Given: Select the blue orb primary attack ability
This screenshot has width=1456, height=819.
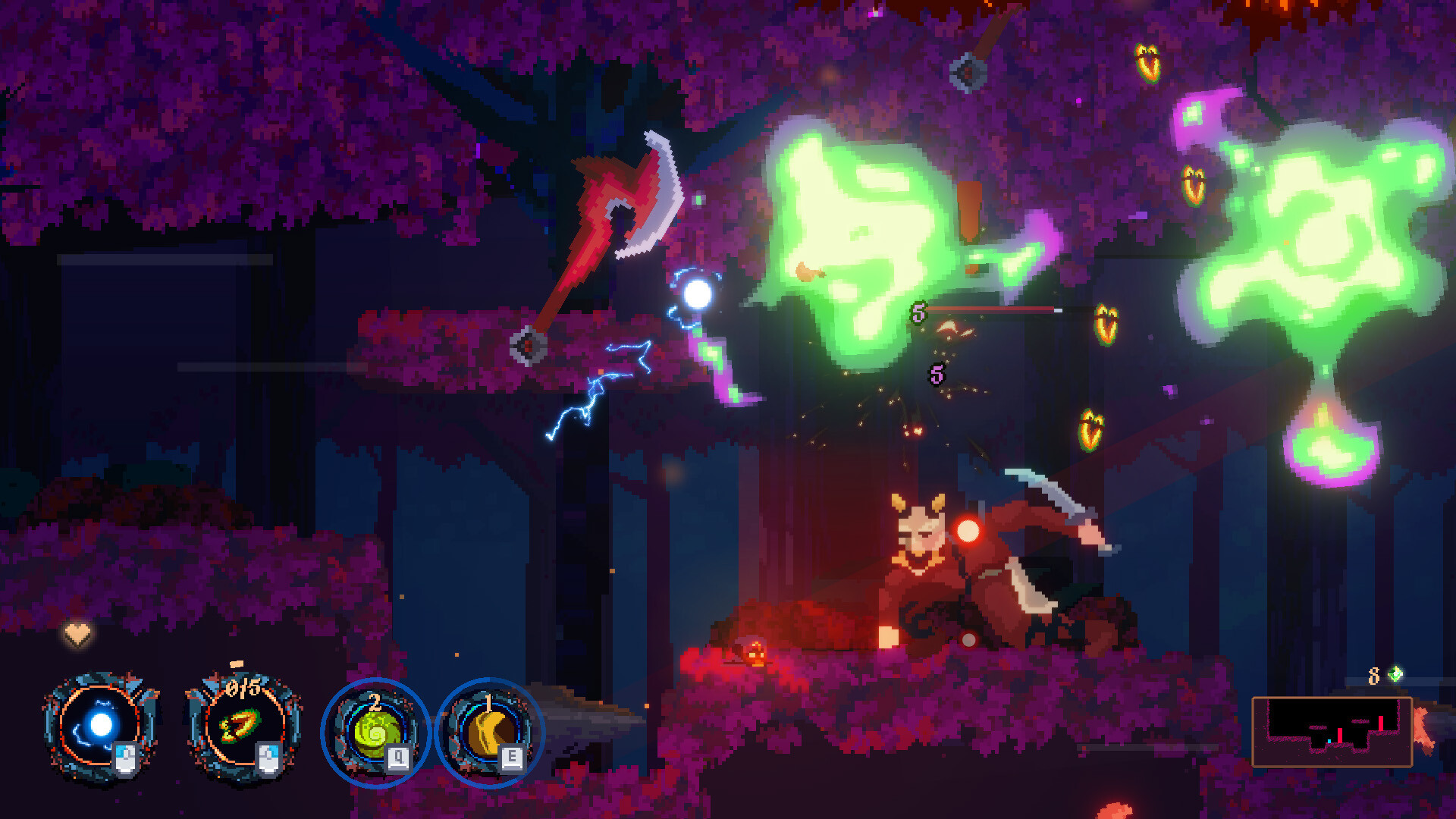Looking at the screenshot, I should click(x=102, y=725).
